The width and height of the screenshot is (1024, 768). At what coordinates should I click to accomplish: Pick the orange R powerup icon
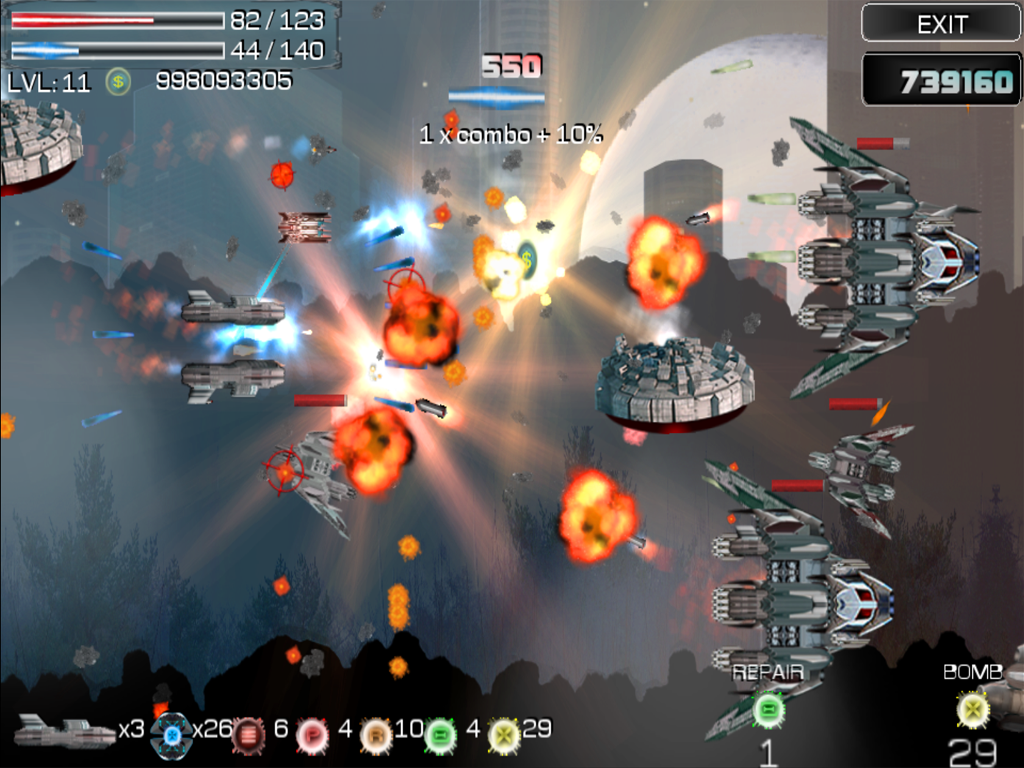tap(376, 735)
